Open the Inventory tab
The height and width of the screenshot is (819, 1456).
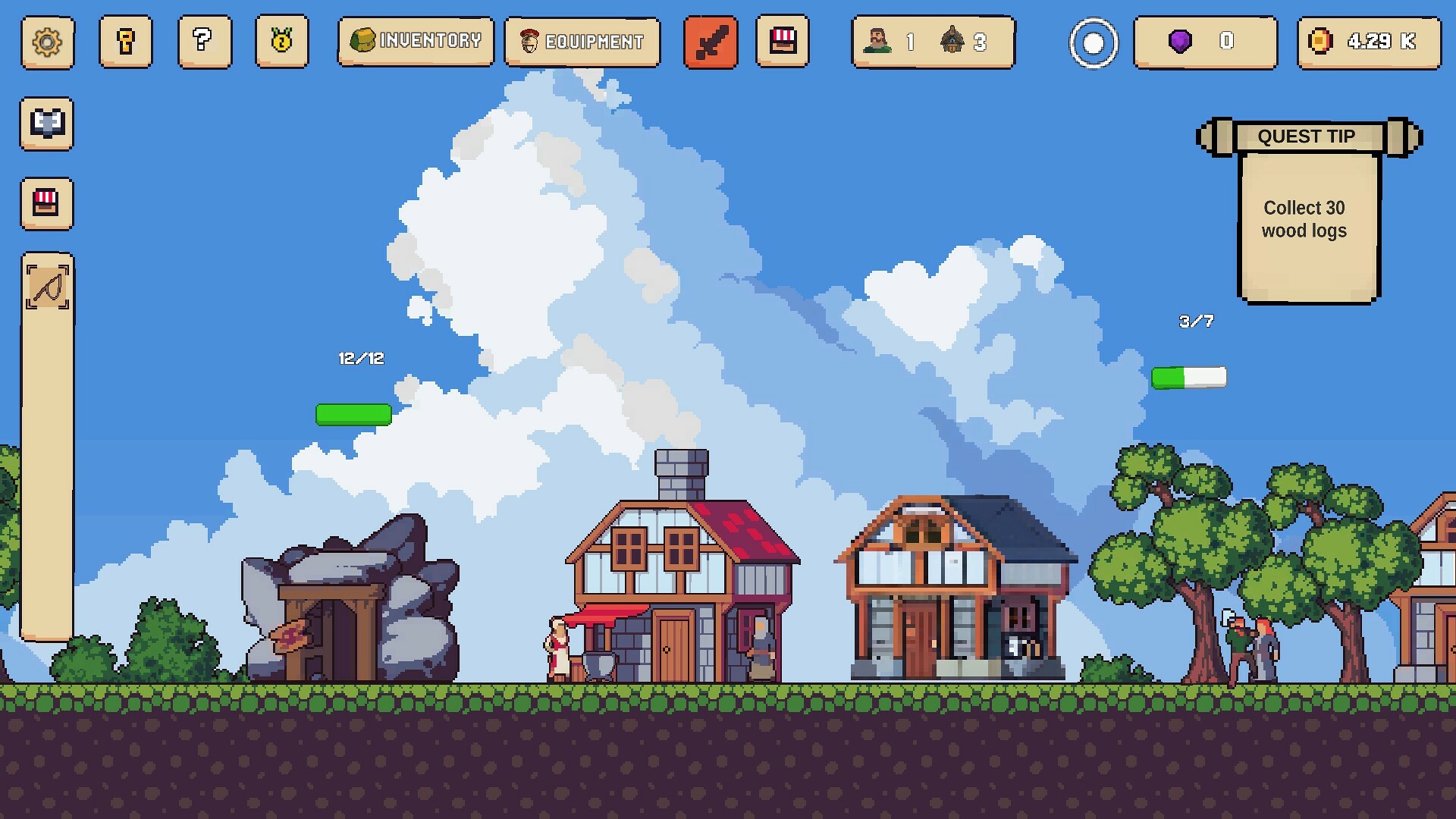click(x=416, y=42)
